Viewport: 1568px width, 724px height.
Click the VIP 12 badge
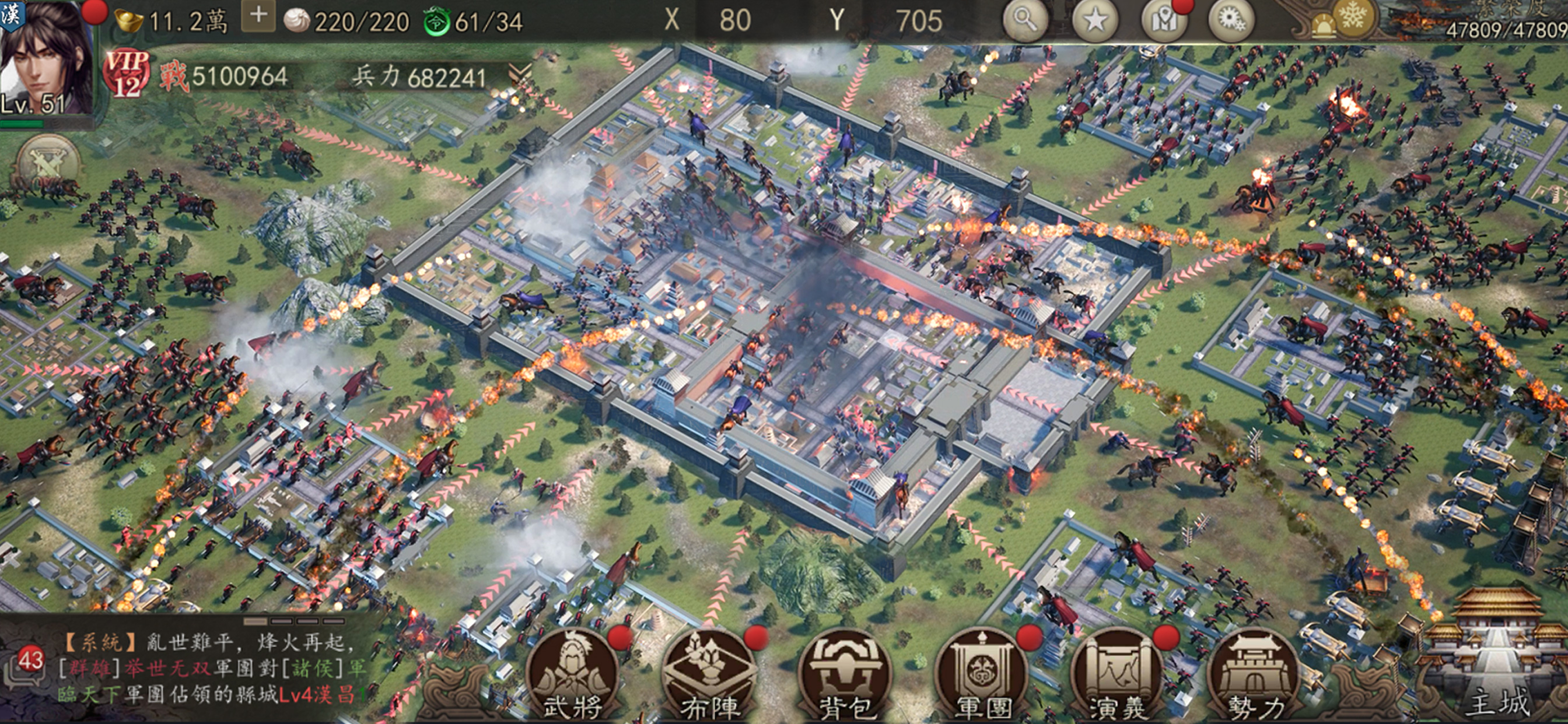tap(127, 74)
